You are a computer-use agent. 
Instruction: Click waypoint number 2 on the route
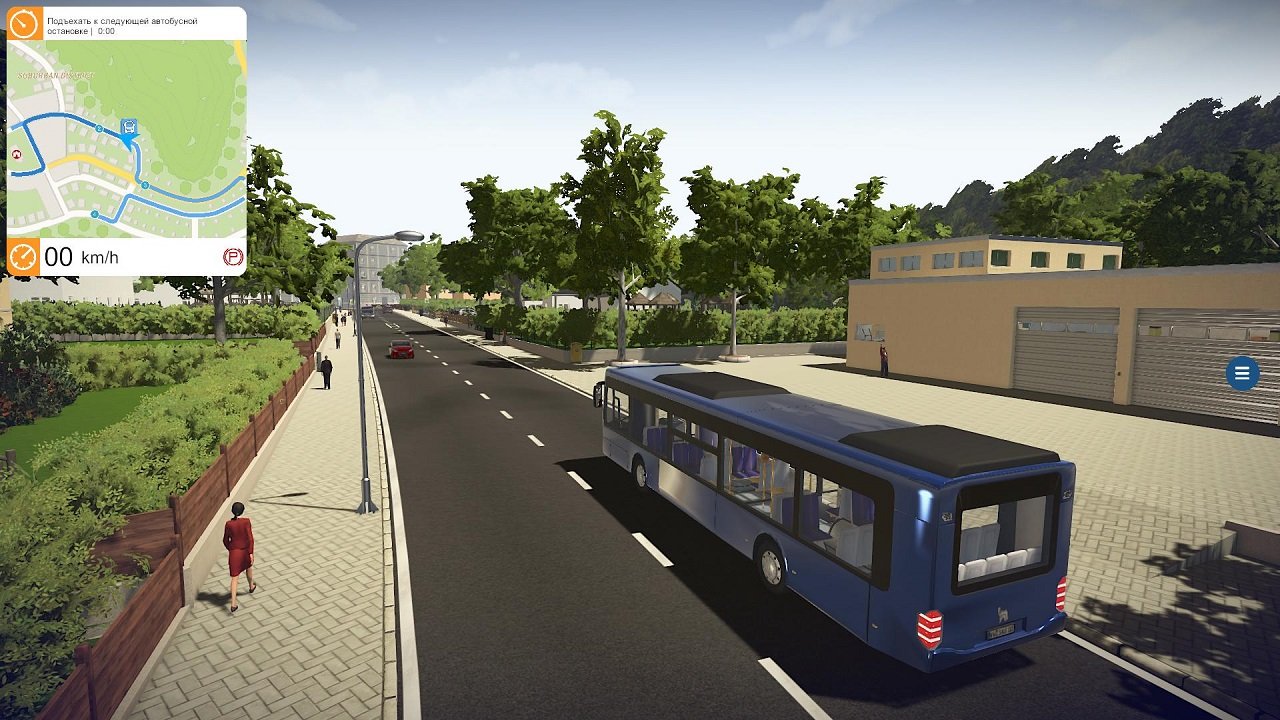point(100,126)
